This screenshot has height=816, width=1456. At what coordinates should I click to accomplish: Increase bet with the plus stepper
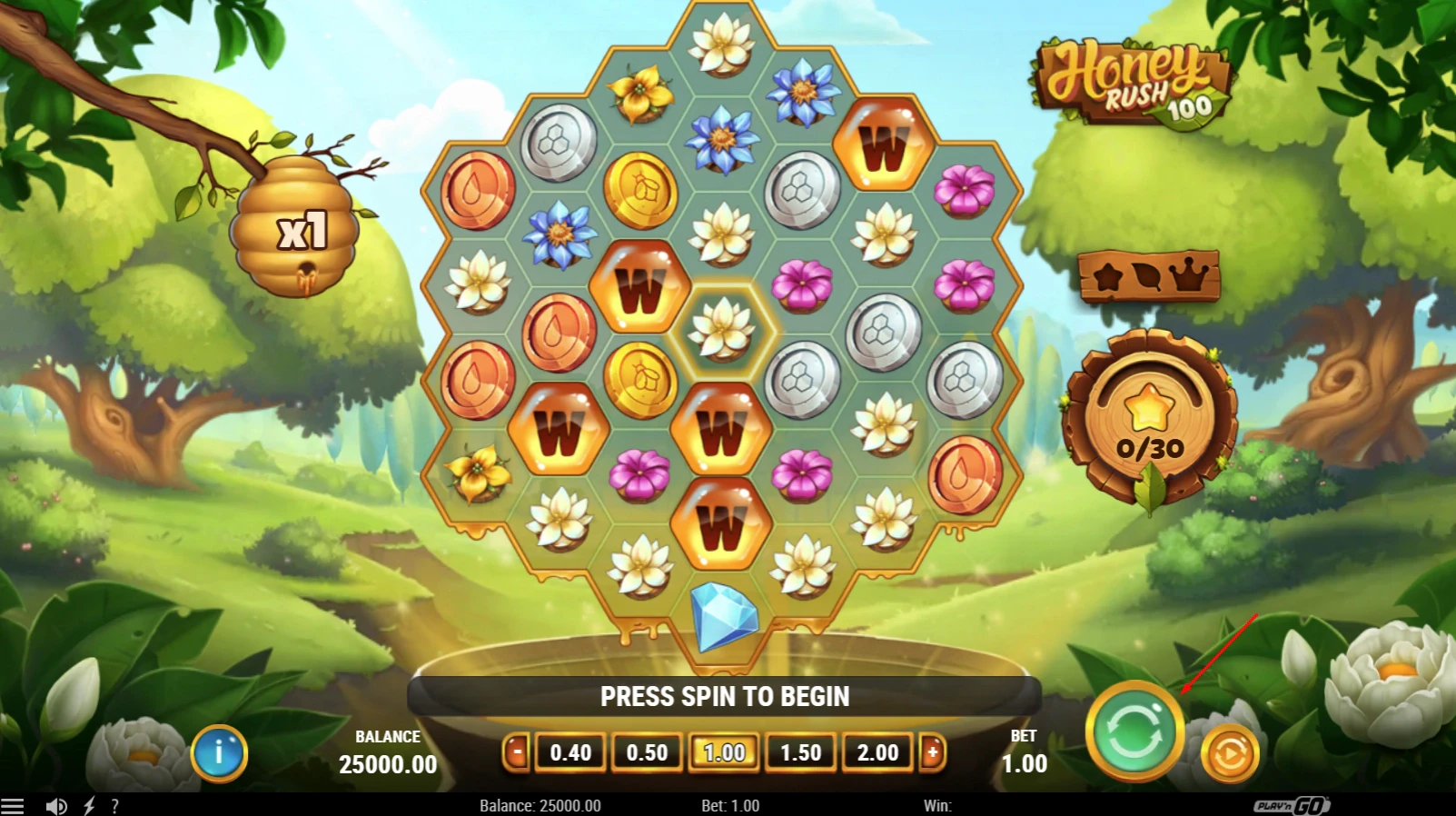click(x=934, y=752)
